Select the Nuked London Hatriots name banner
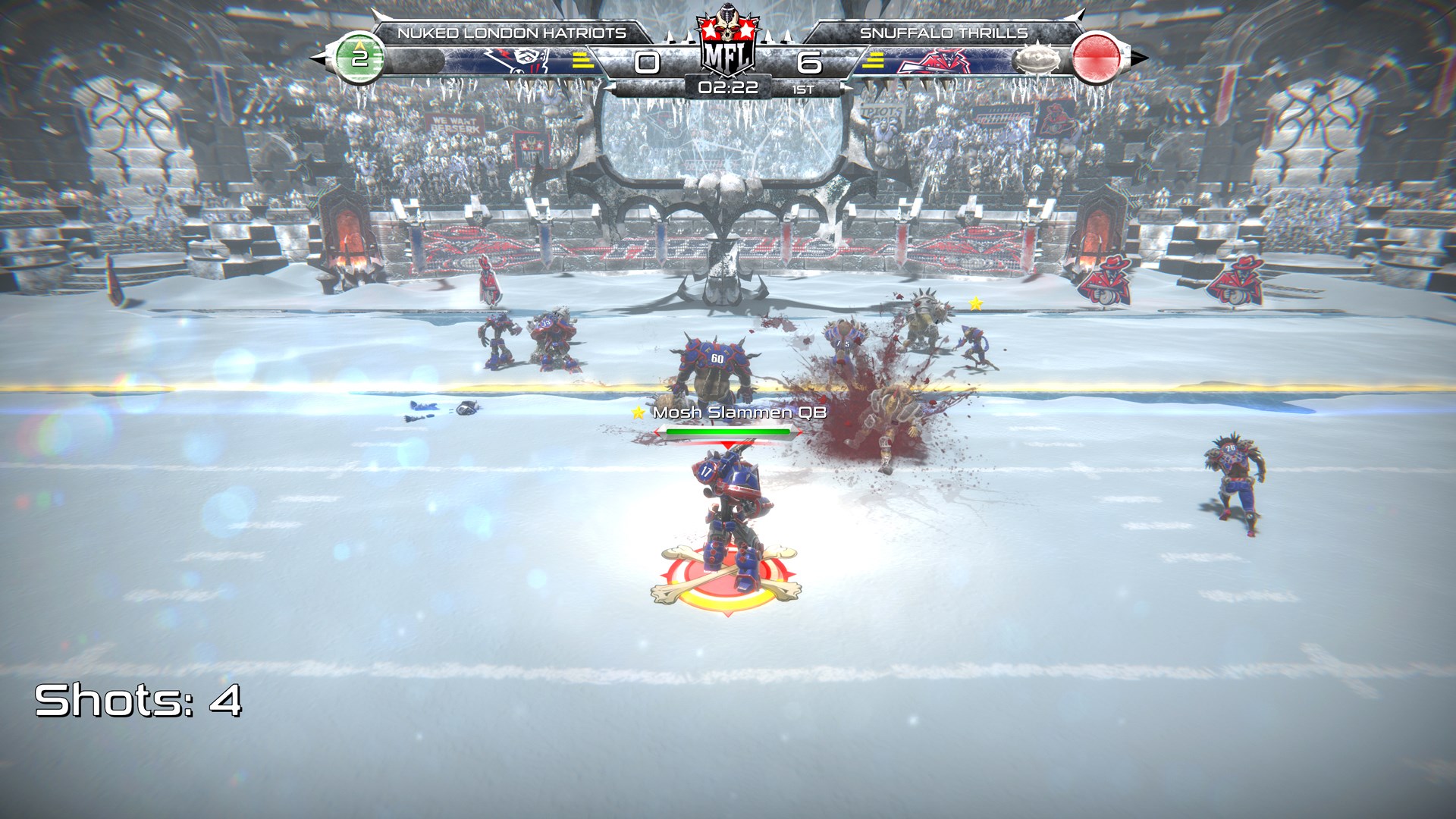This screenshot has width=1456, height=819. coord(510,32)
